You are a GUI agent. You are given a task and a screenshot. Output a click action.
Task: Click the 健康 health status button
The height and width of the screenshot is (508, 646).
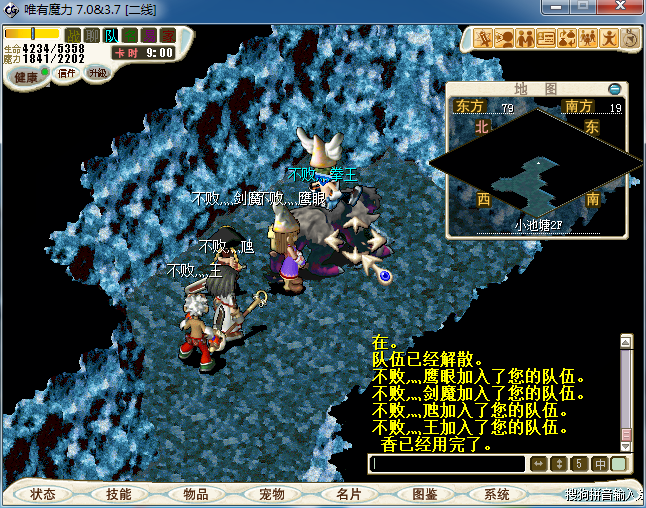(27, 77)
